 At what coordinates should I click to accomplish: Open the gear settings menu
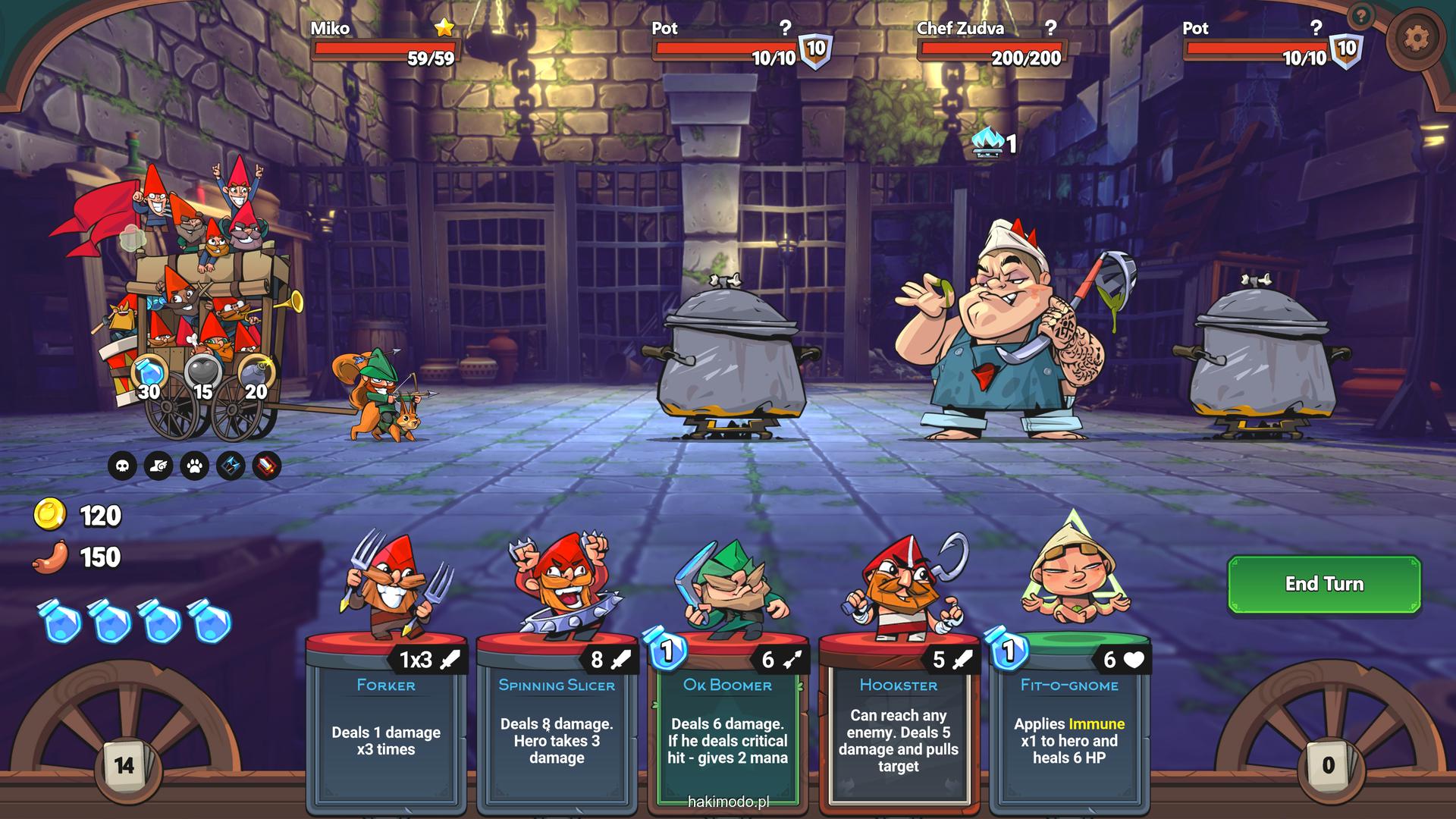click(1416, 38)
